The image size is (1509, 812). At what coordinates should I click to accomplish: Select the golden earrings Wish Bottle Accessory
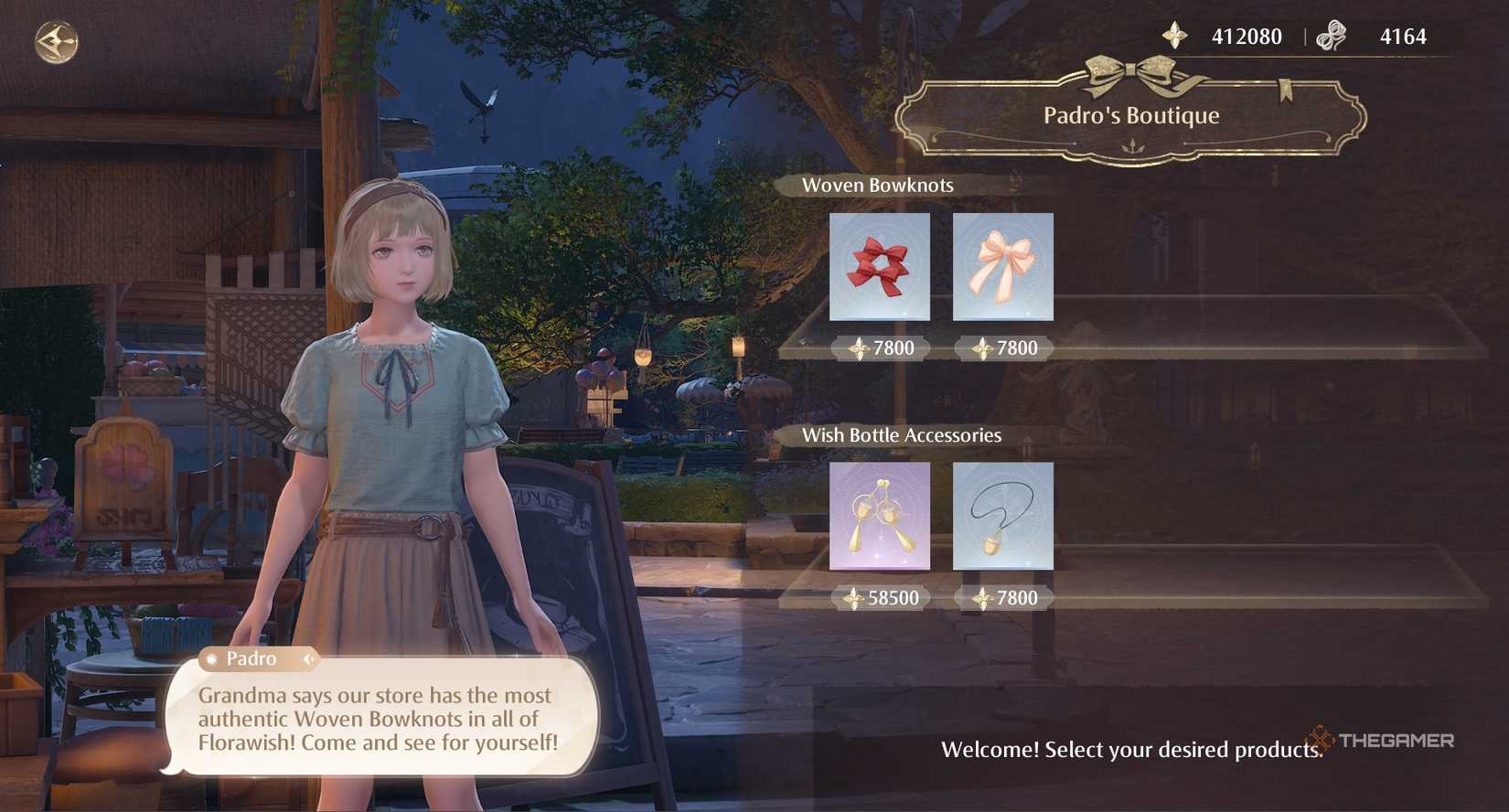[x=879, y=515]
